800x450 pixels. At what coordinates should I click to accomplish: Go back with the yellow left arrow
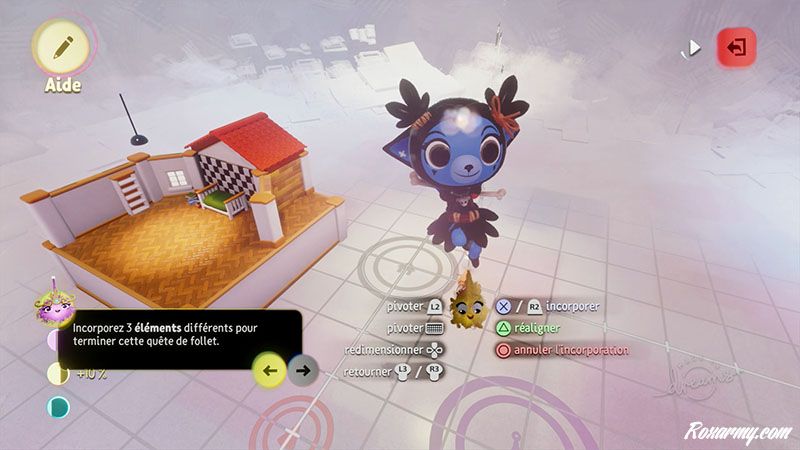[269, 370]
